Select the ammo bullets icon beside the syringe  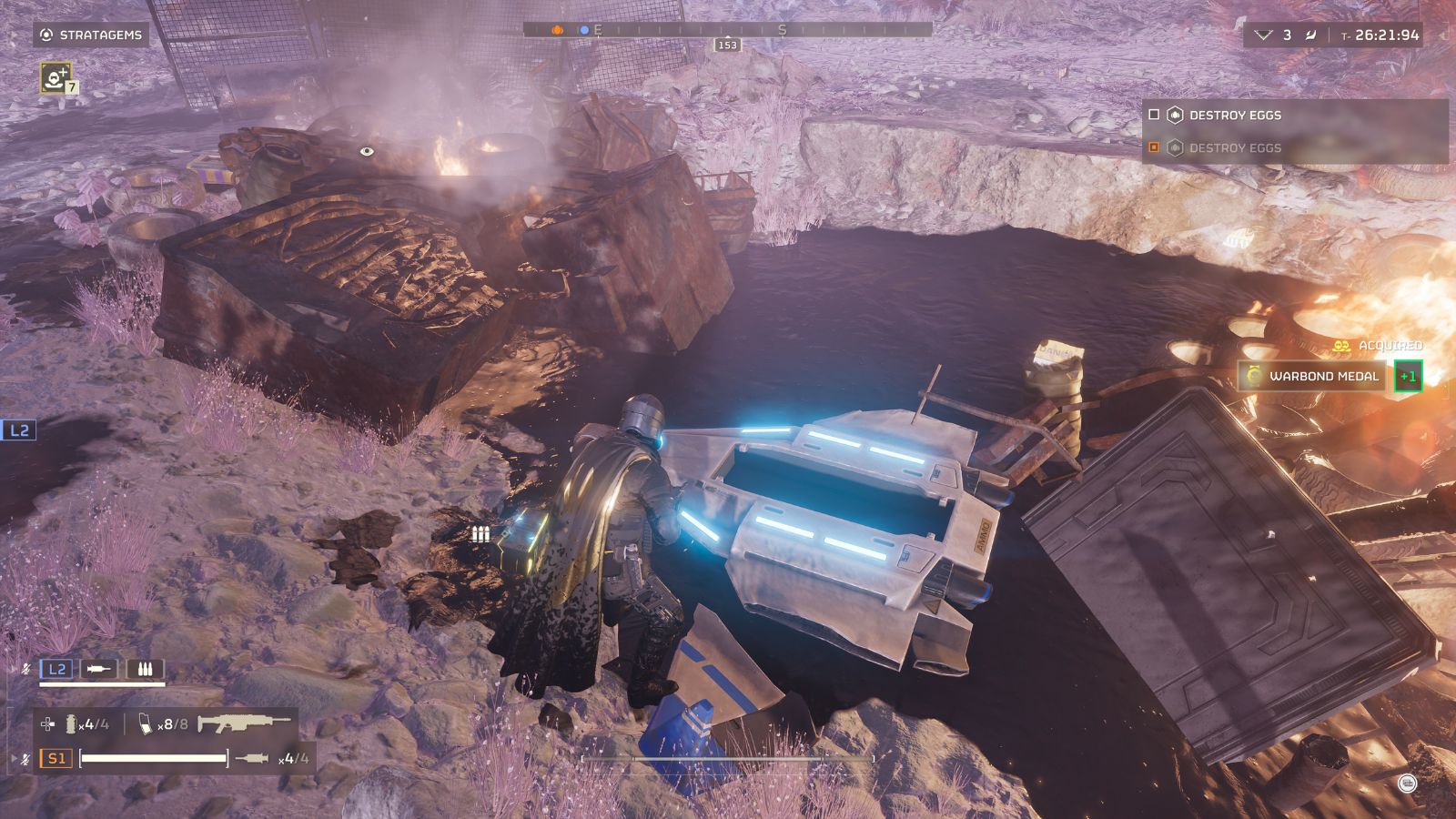point(147,670)
